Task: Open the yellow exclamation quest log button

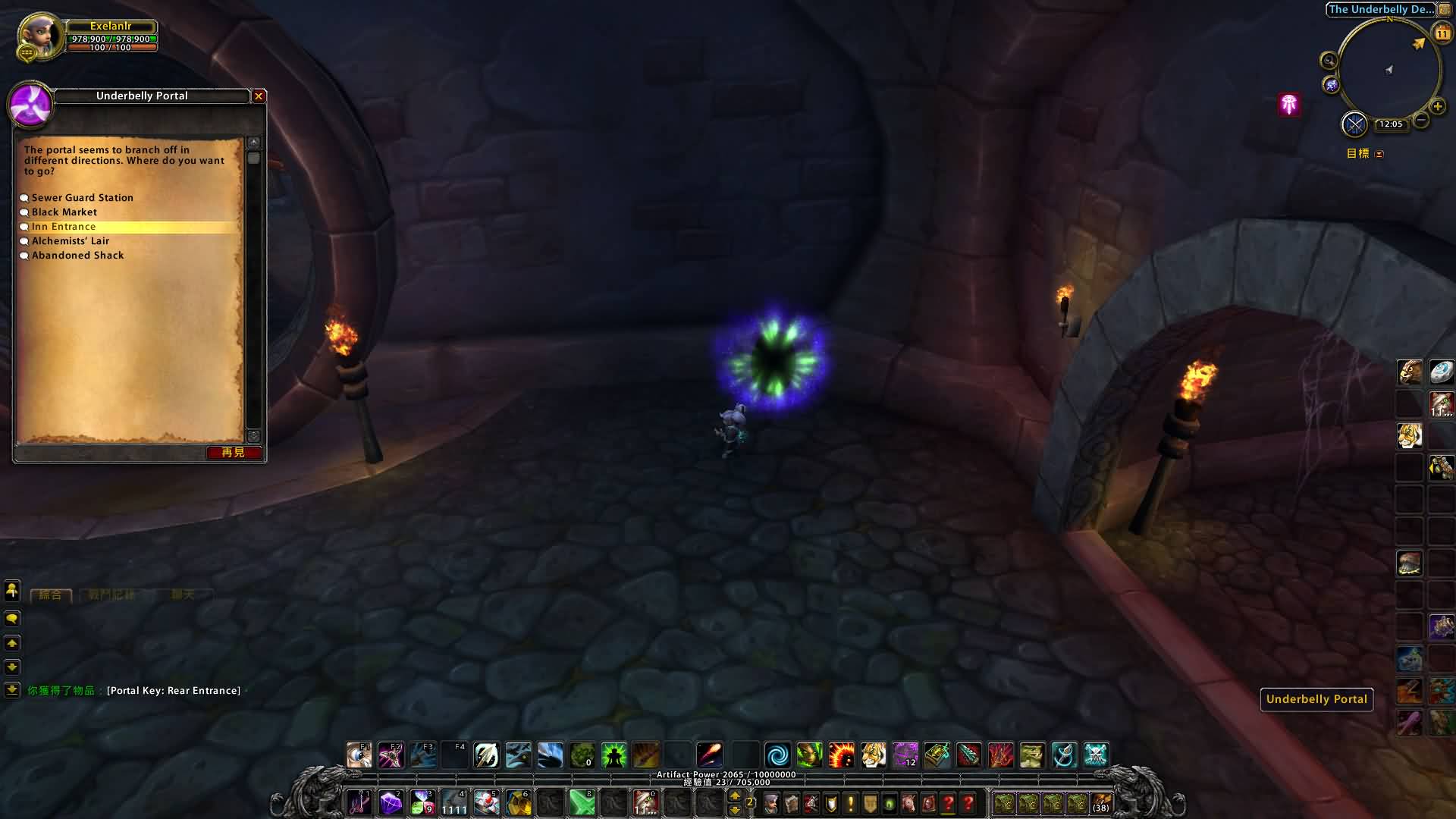Action: coord(851,803)
